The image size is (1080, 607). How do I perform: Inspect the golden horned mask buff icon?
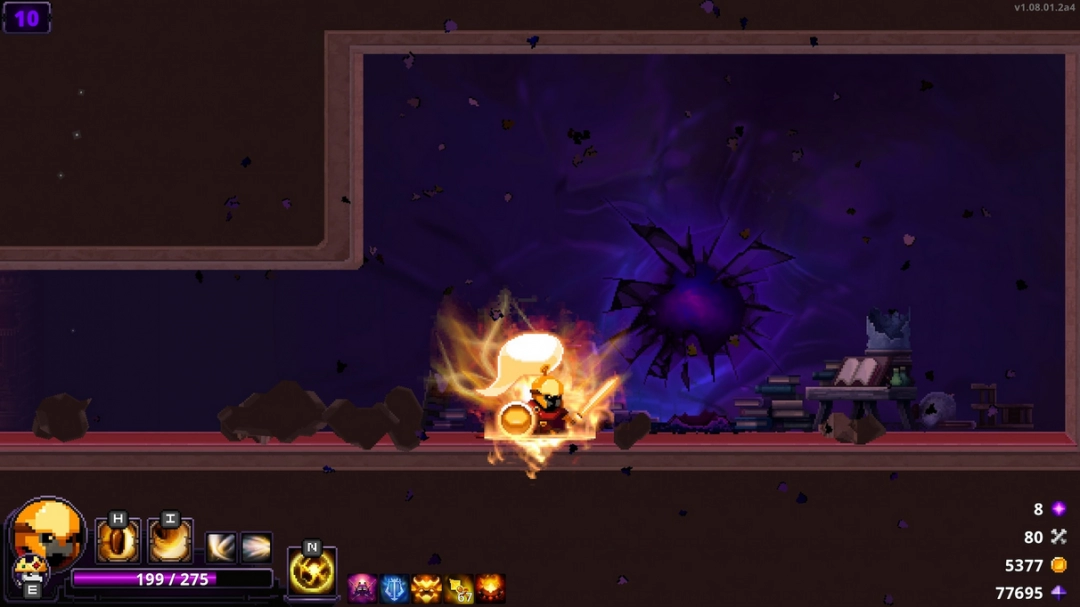pos(426,588)
